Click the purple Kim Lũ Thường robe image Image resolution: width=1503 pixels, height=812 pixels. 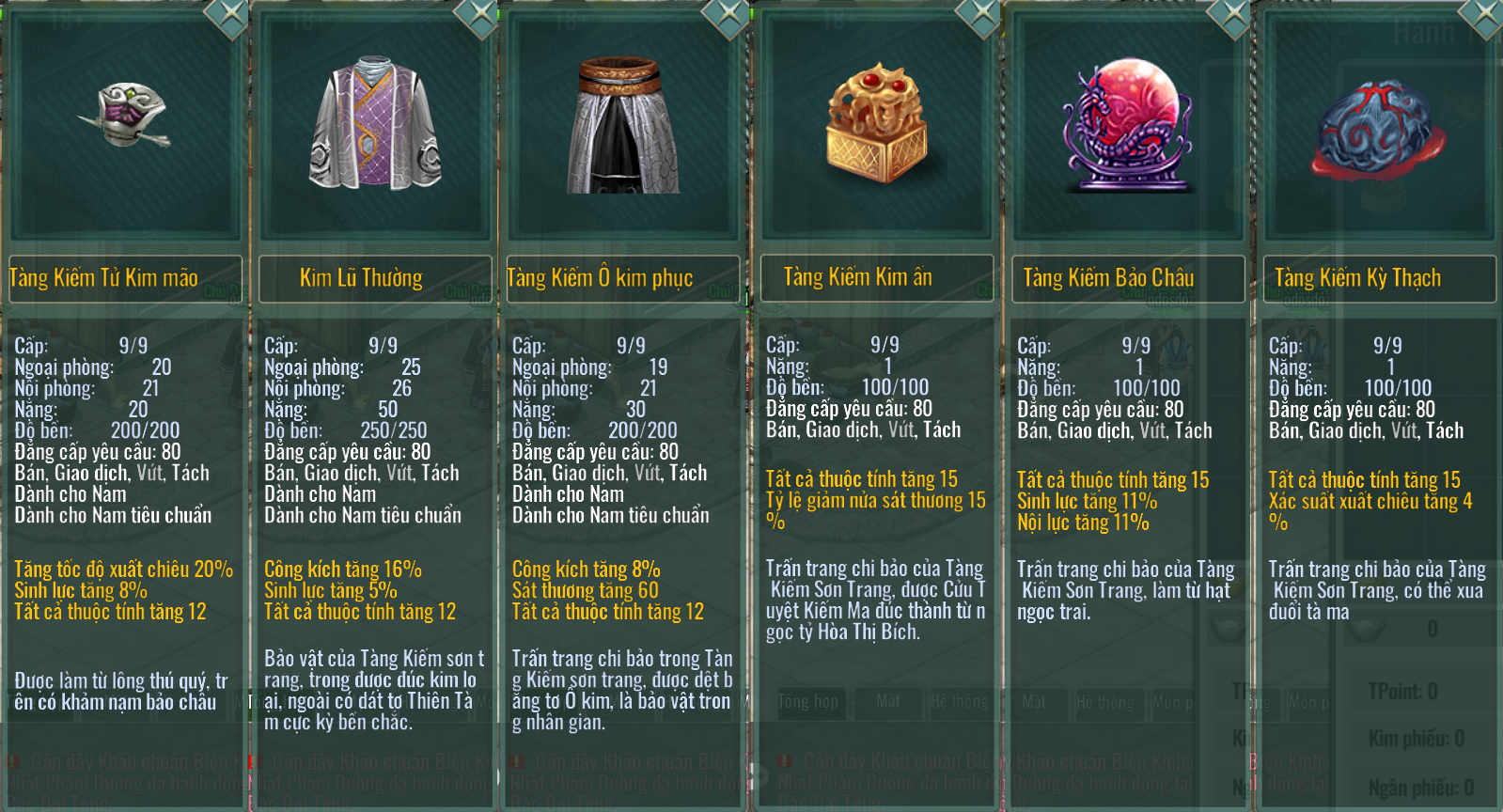375,124
